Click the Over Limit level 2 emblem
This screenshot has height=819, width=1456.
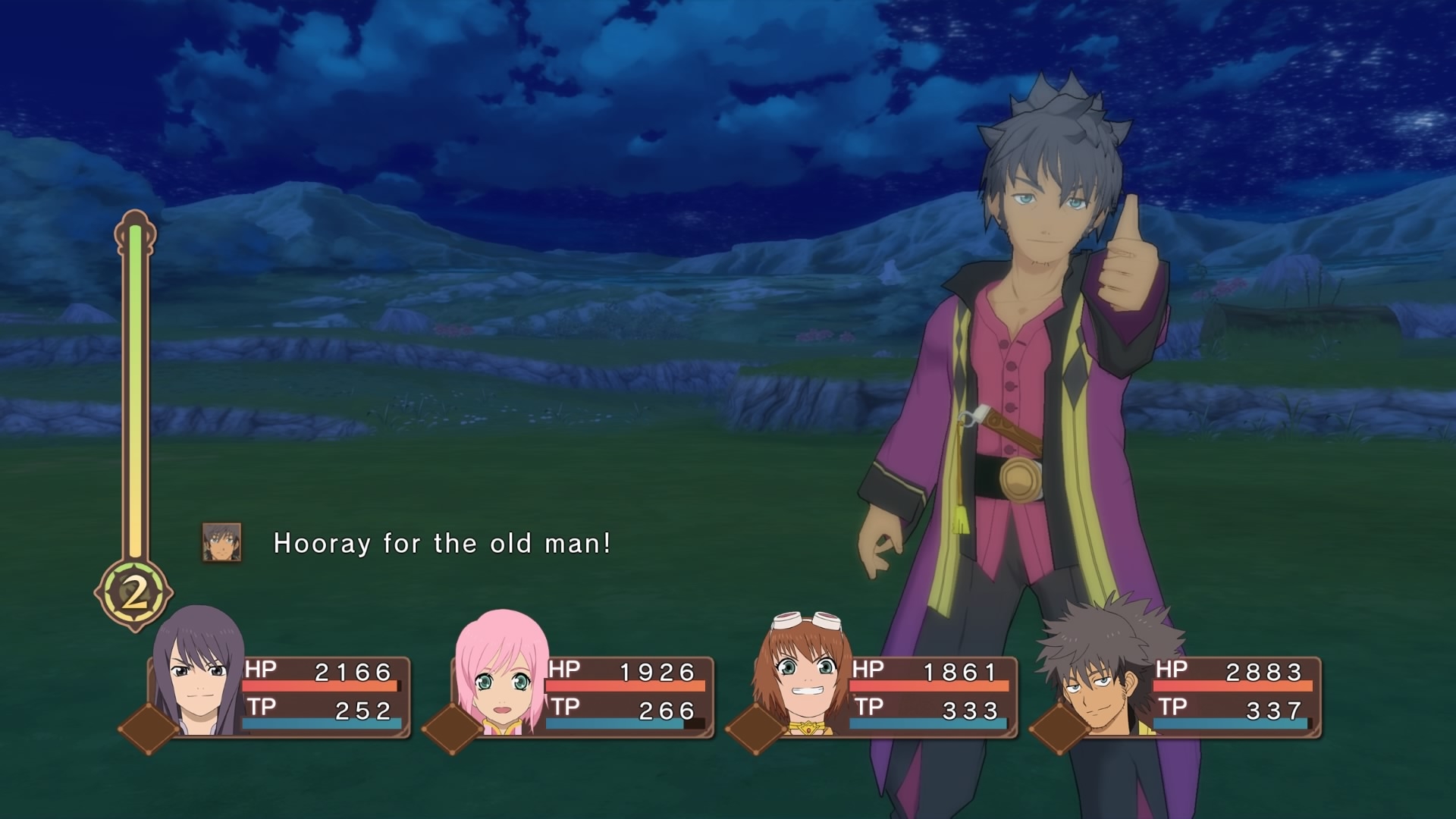134,594
